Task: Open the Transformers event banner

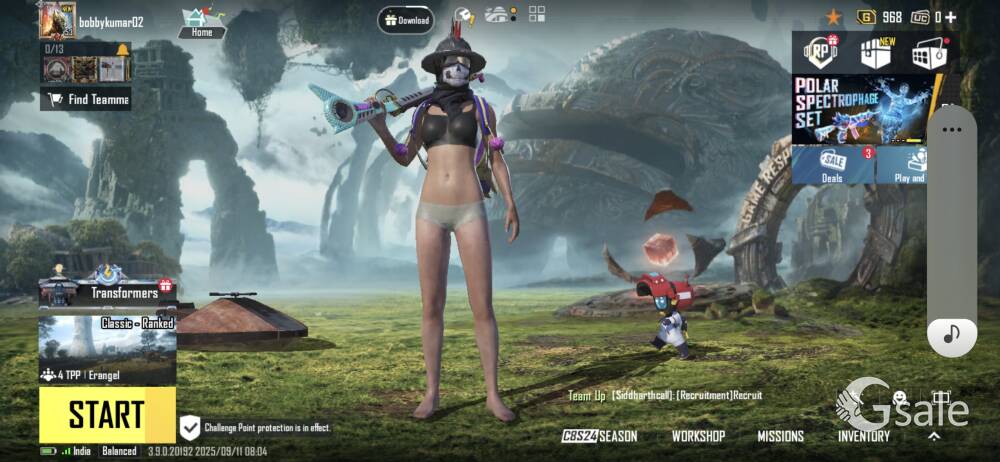Action: click(107, 290)
